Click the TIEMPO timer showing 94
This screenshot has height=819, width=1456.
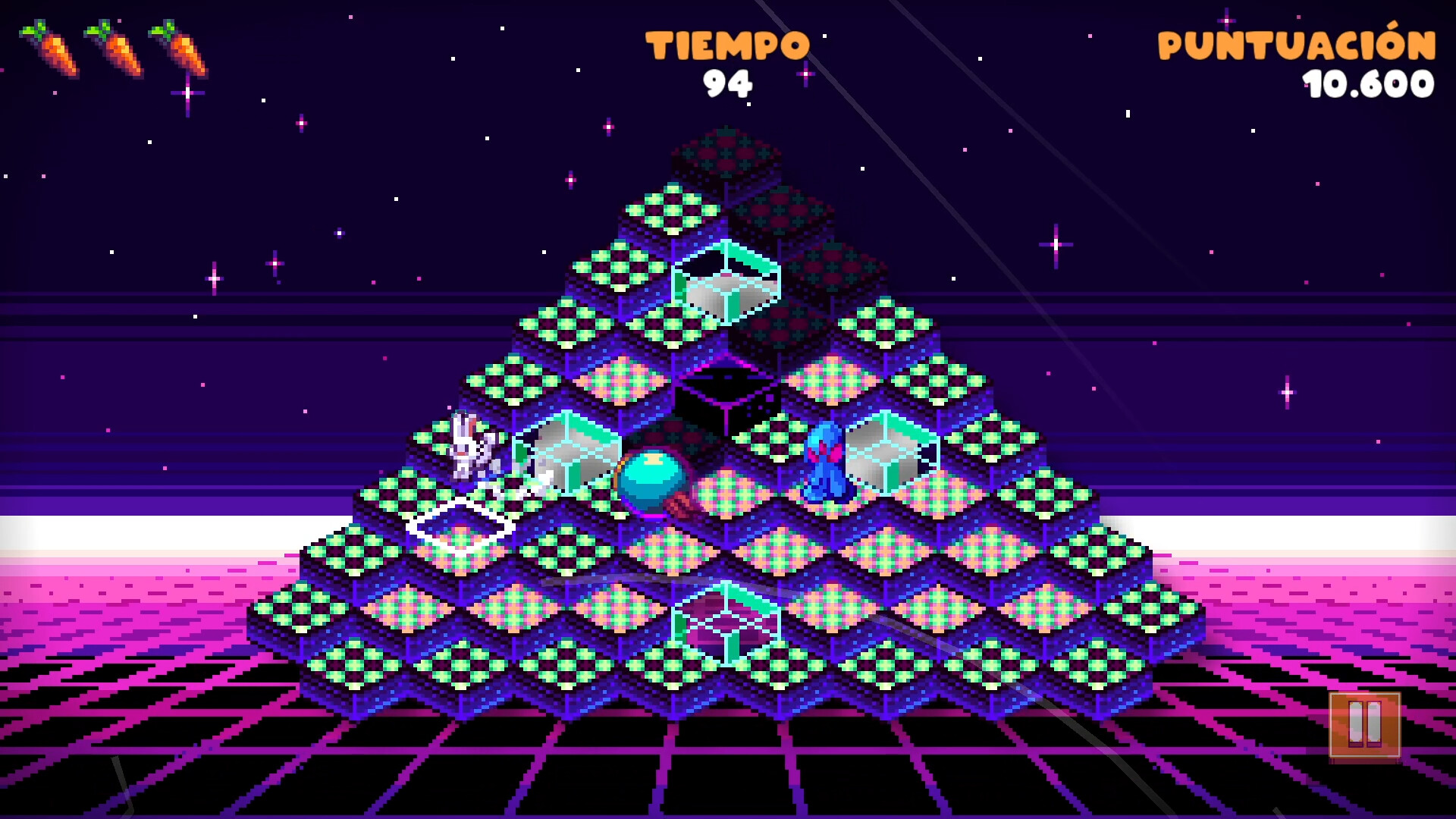pos(730,83)
